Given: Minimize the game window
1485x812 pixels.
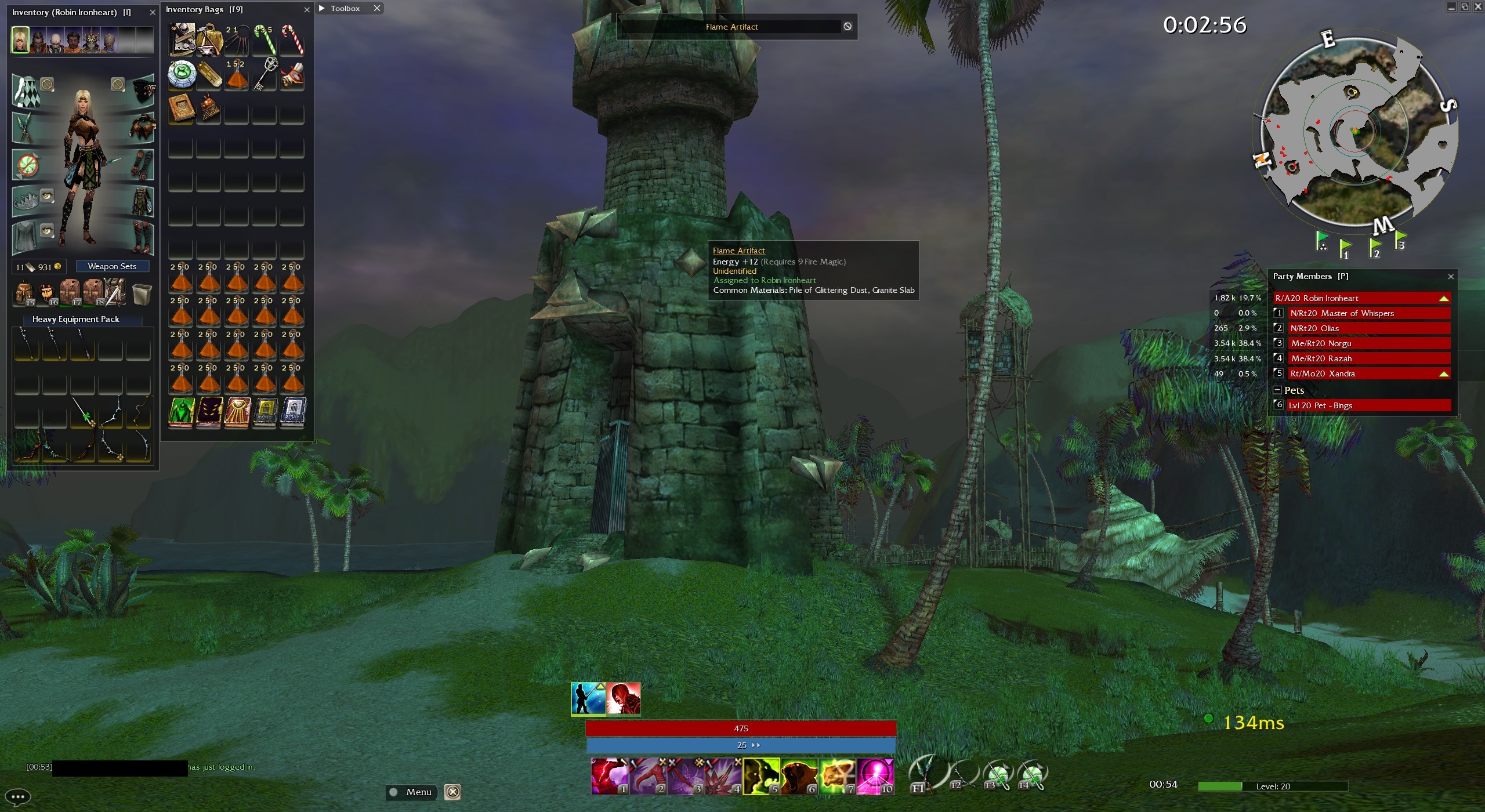Looking at the screenshot, I should (x=1451, y=7).
